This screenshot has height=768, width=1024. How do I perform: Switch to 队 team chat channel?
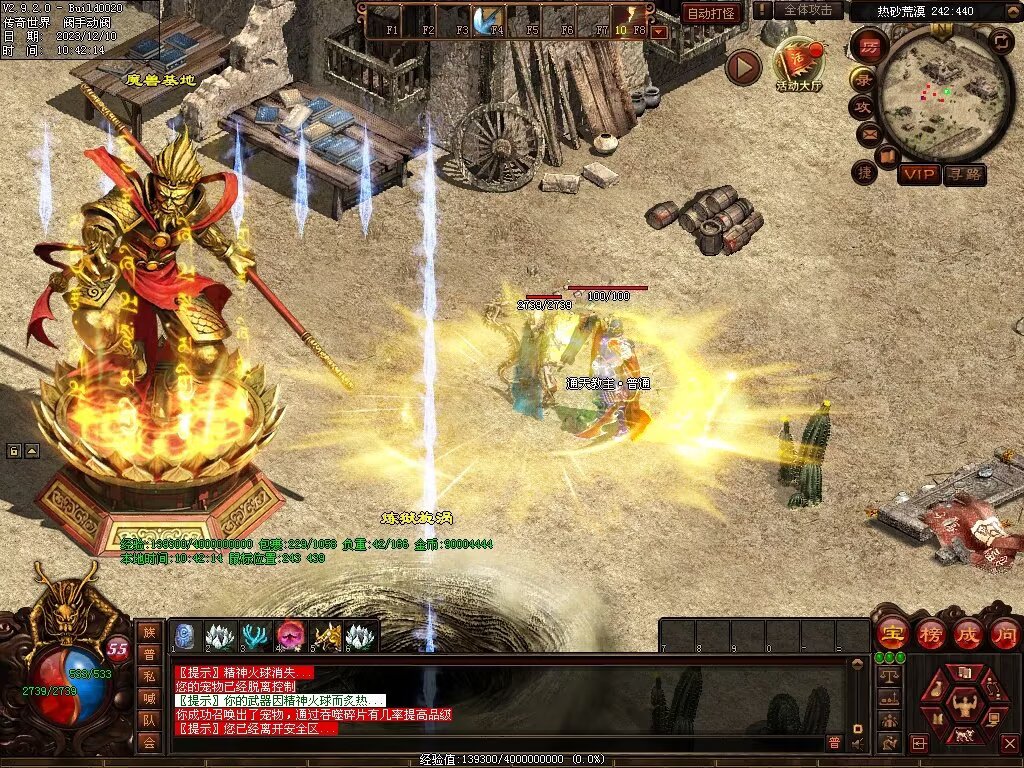pyautogui.click(x=148, y=720)
